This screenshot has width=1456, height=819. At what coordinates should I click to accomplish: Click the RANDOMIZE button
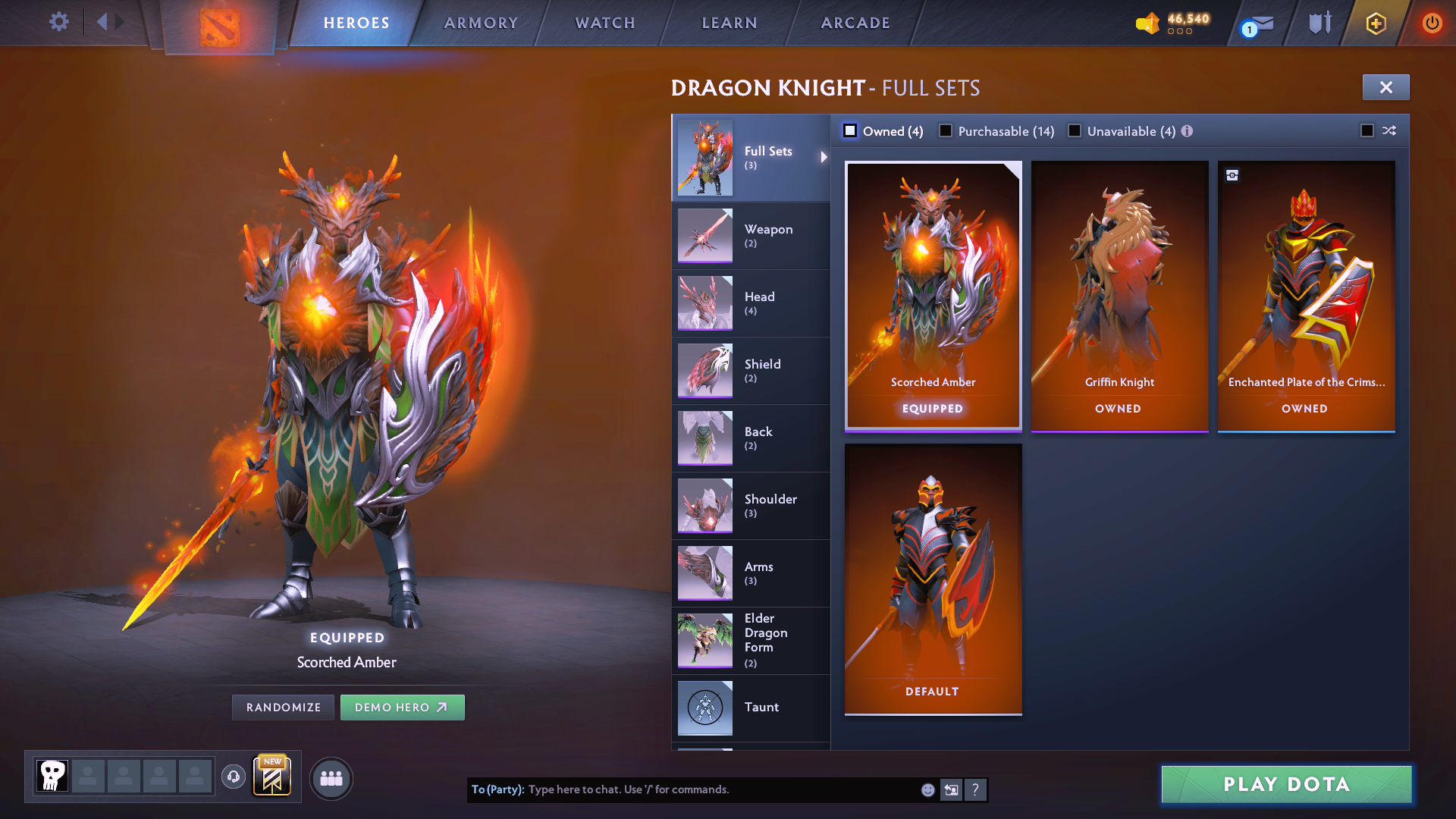pyautogui.click(x=283, y=707)
